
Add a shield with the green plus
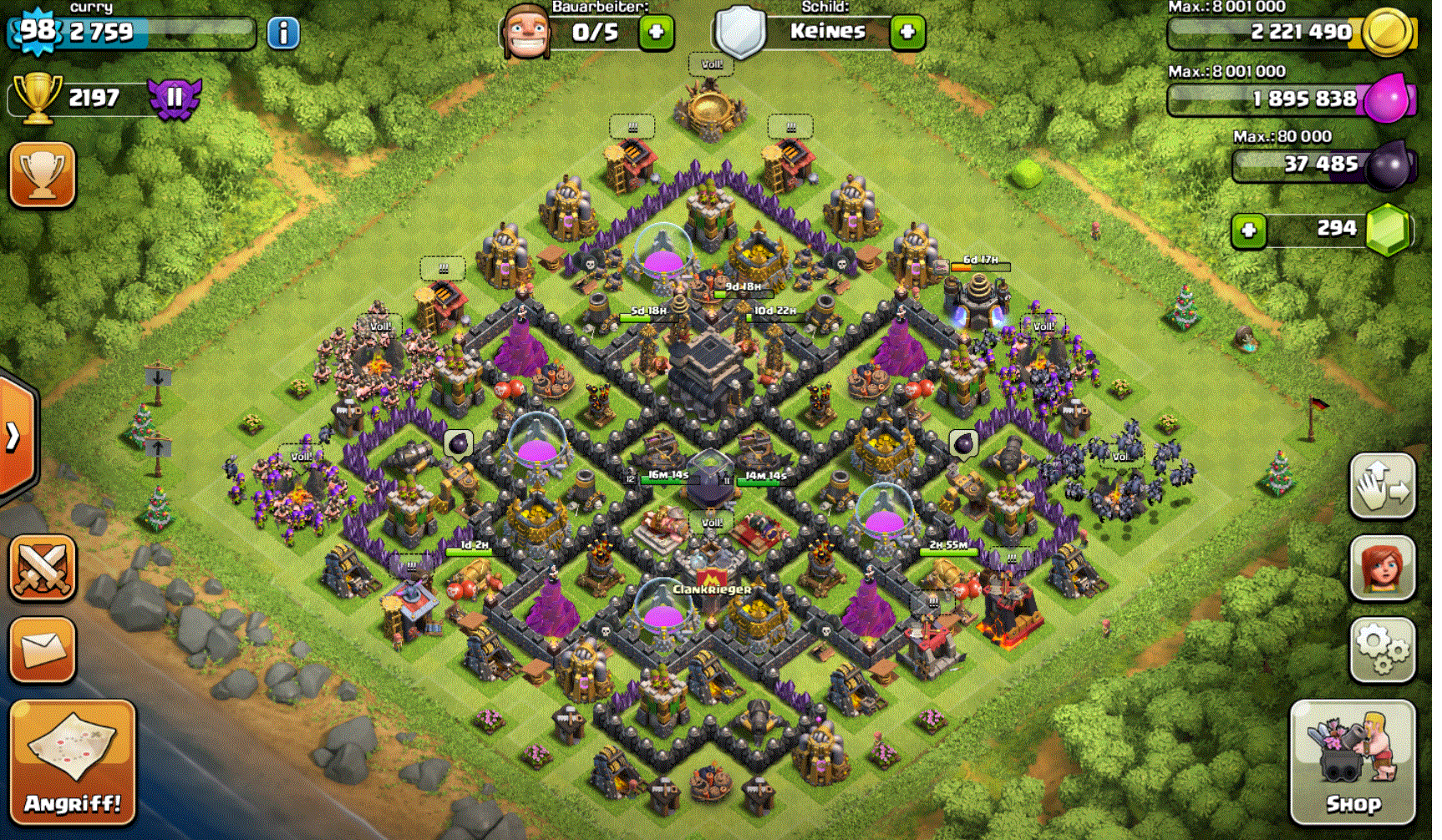(x=906, y=33)
